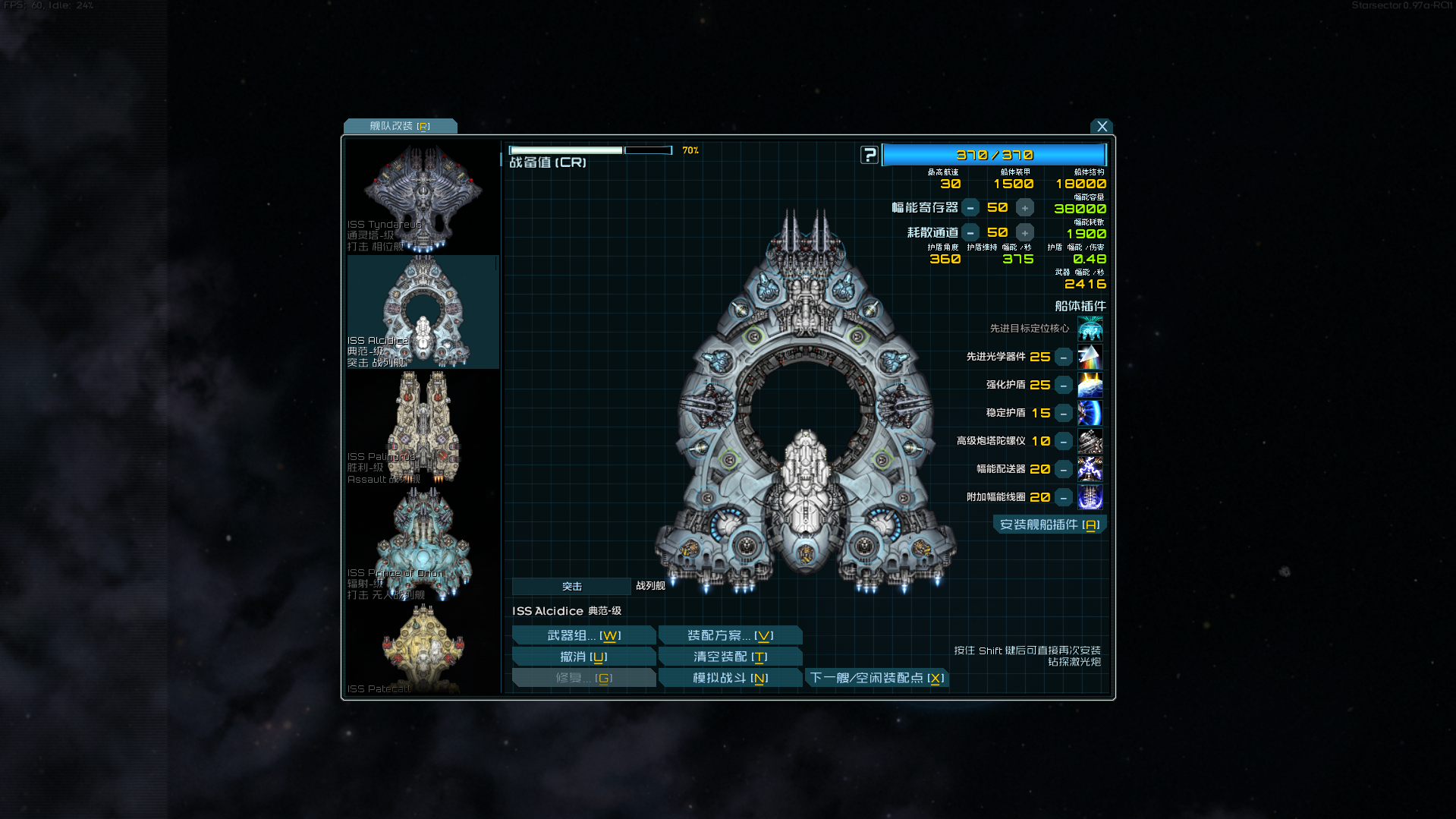Remove the 强化护盾 hullmod
This screenshot has width=1456, height=819.
point(1064,386)
